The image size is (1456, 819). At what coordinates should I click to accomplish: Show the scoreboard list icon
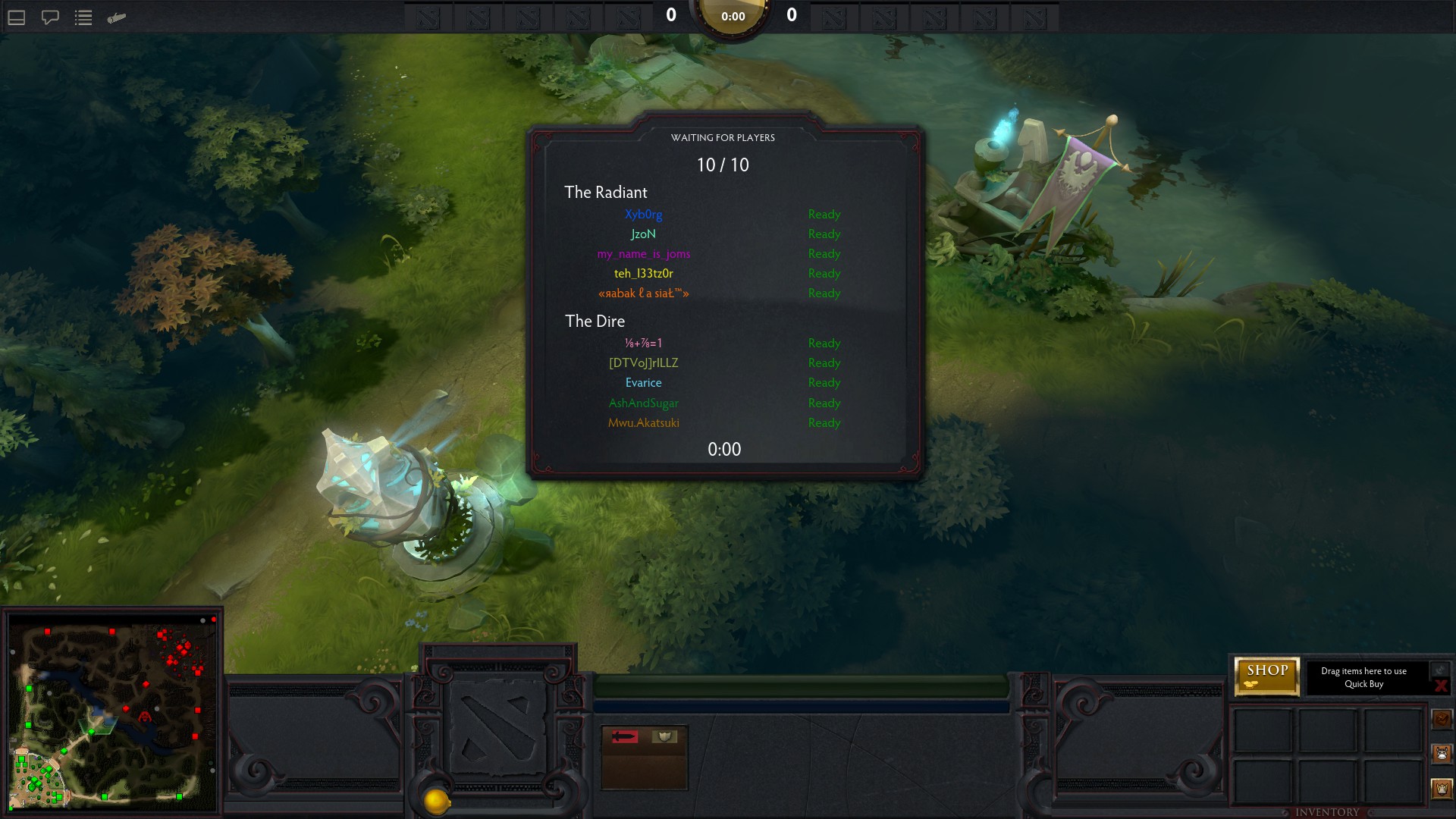point(83,17)
